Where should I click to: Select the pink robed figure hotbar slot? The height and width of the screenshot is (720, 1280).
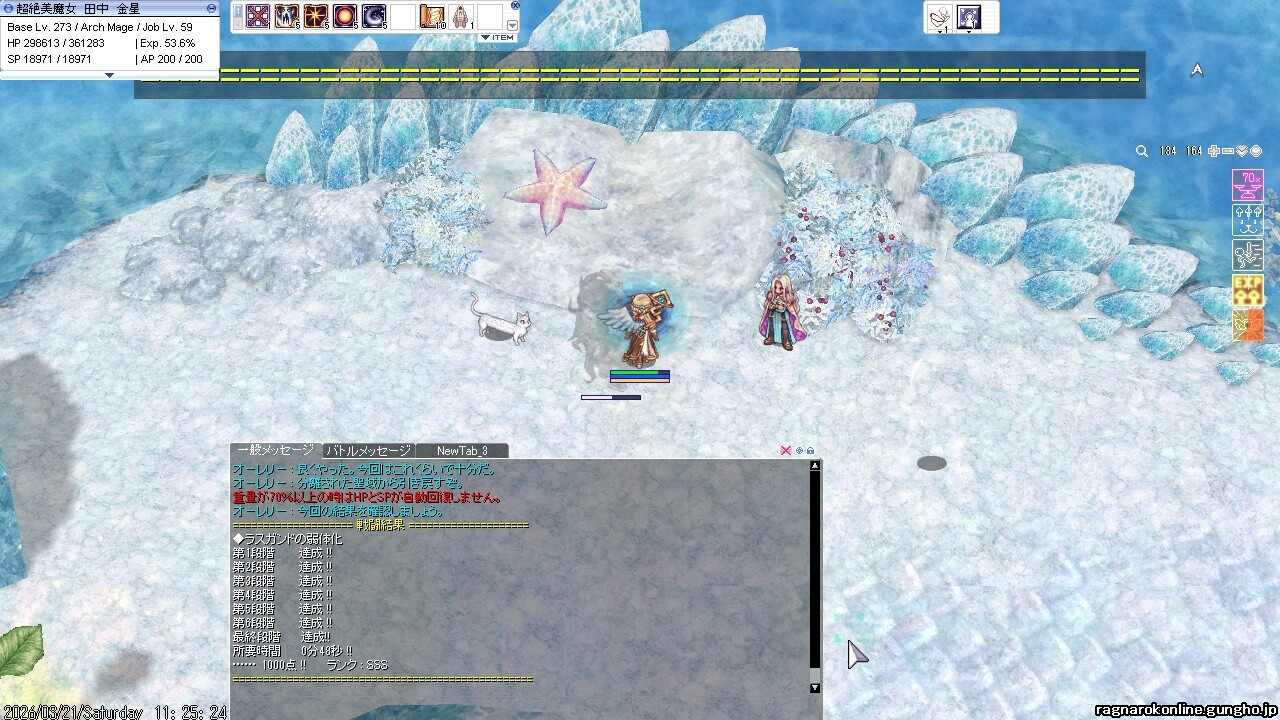461,17
